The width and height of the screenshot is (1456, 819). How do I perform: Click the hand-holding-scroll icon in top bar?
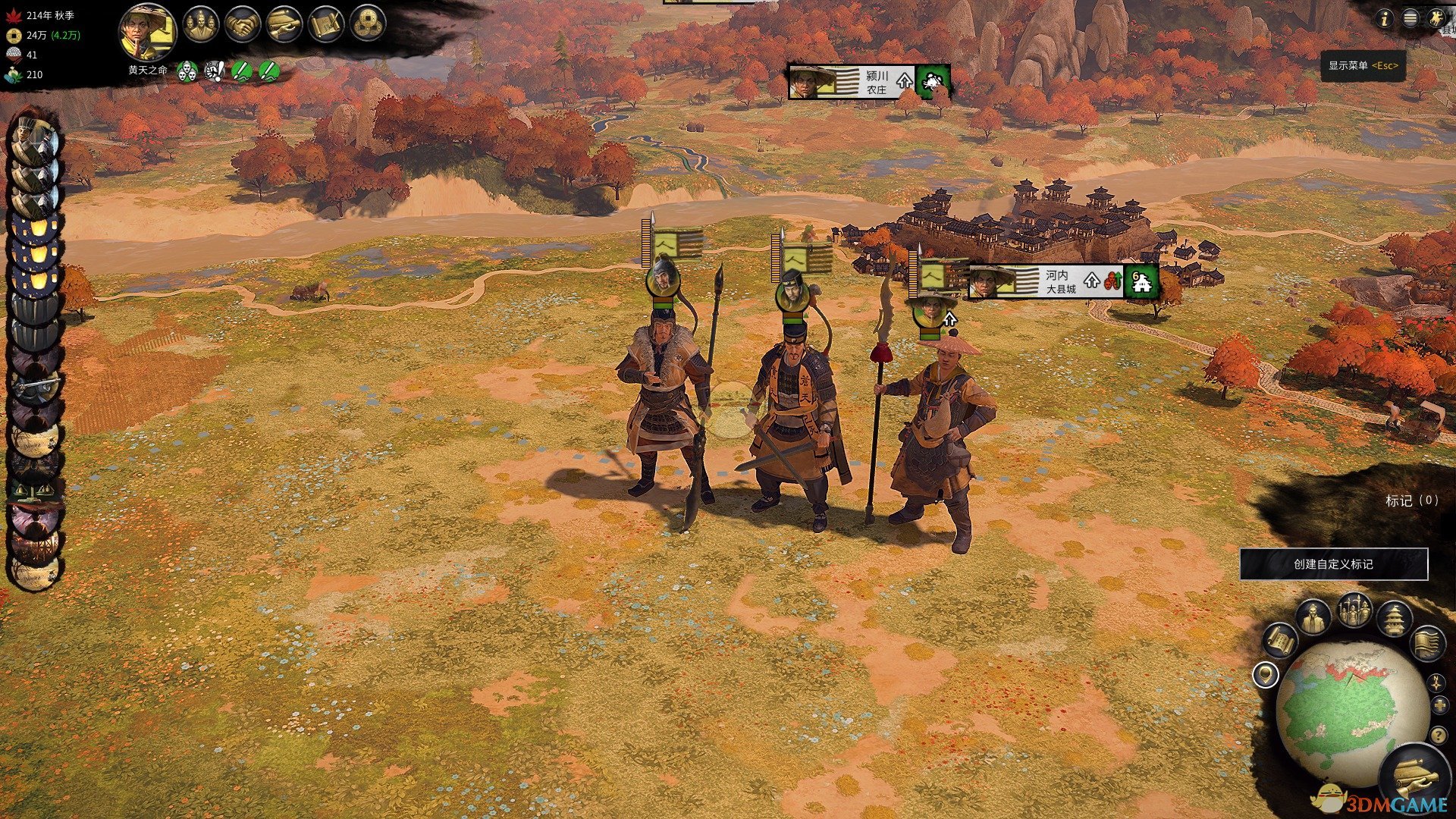point(284,25)
